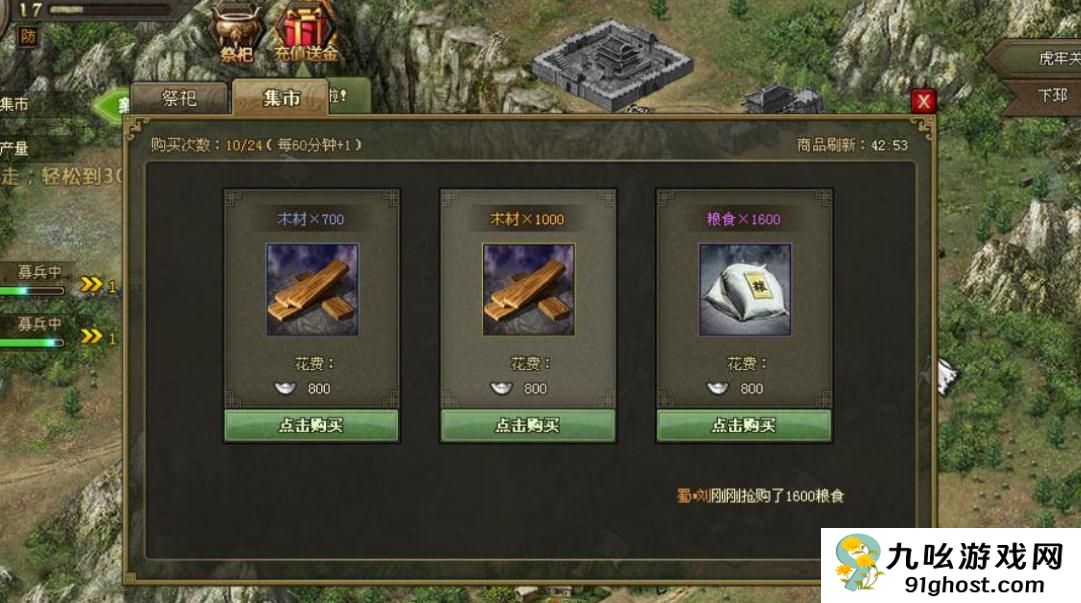Click the 木材×700 wood planks image

311,289
